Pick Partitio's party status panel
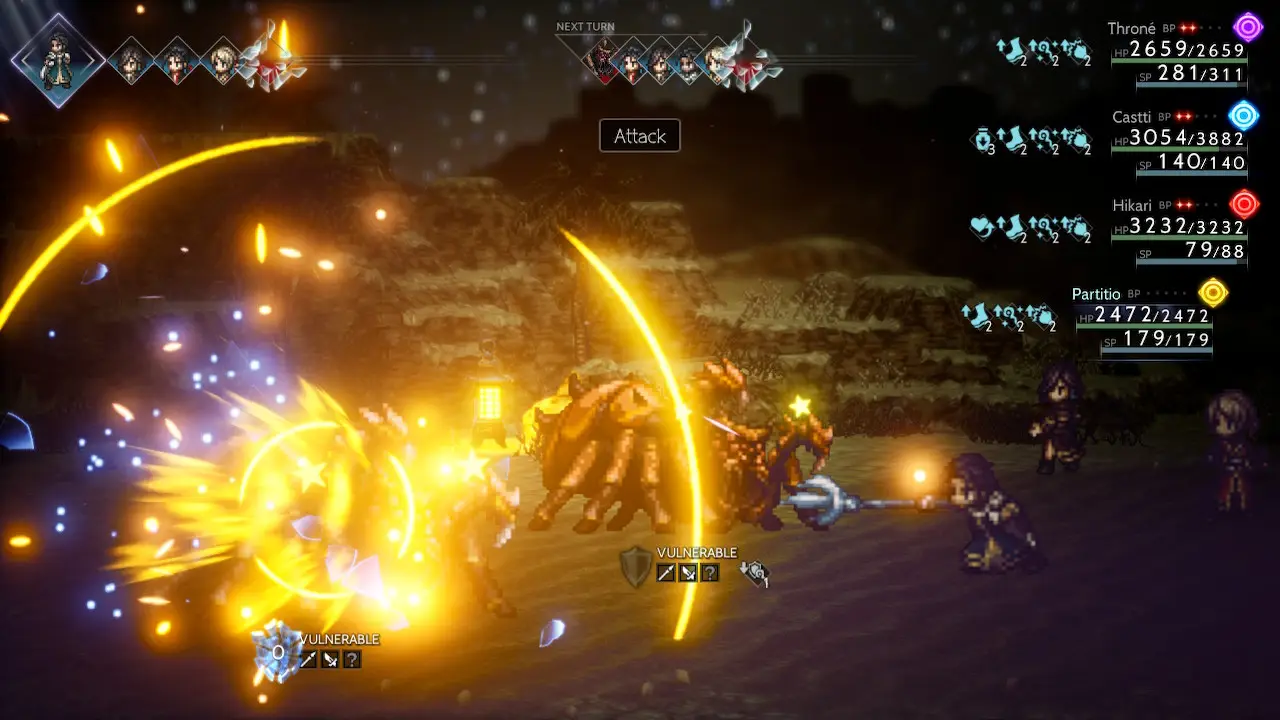Image resolution: width=1280 pixels, height=720 pixels. pyautogui.click(x=1142, y=318)
